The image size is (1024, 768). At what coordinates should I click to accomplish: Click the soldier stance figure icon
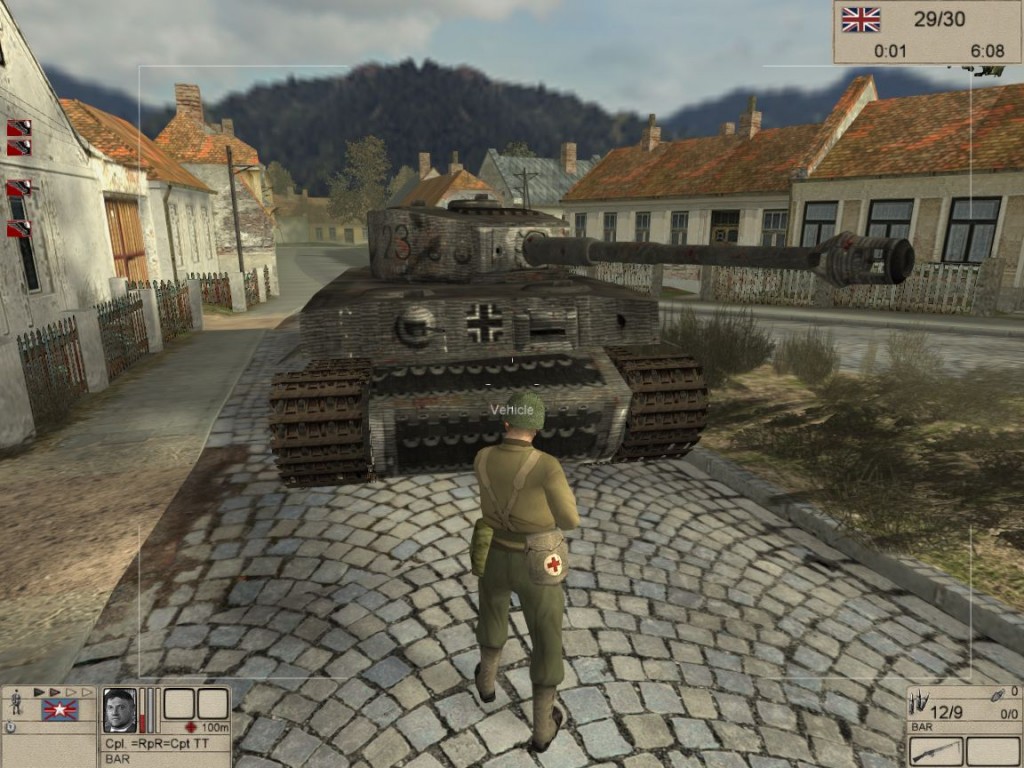pos(16,702)
